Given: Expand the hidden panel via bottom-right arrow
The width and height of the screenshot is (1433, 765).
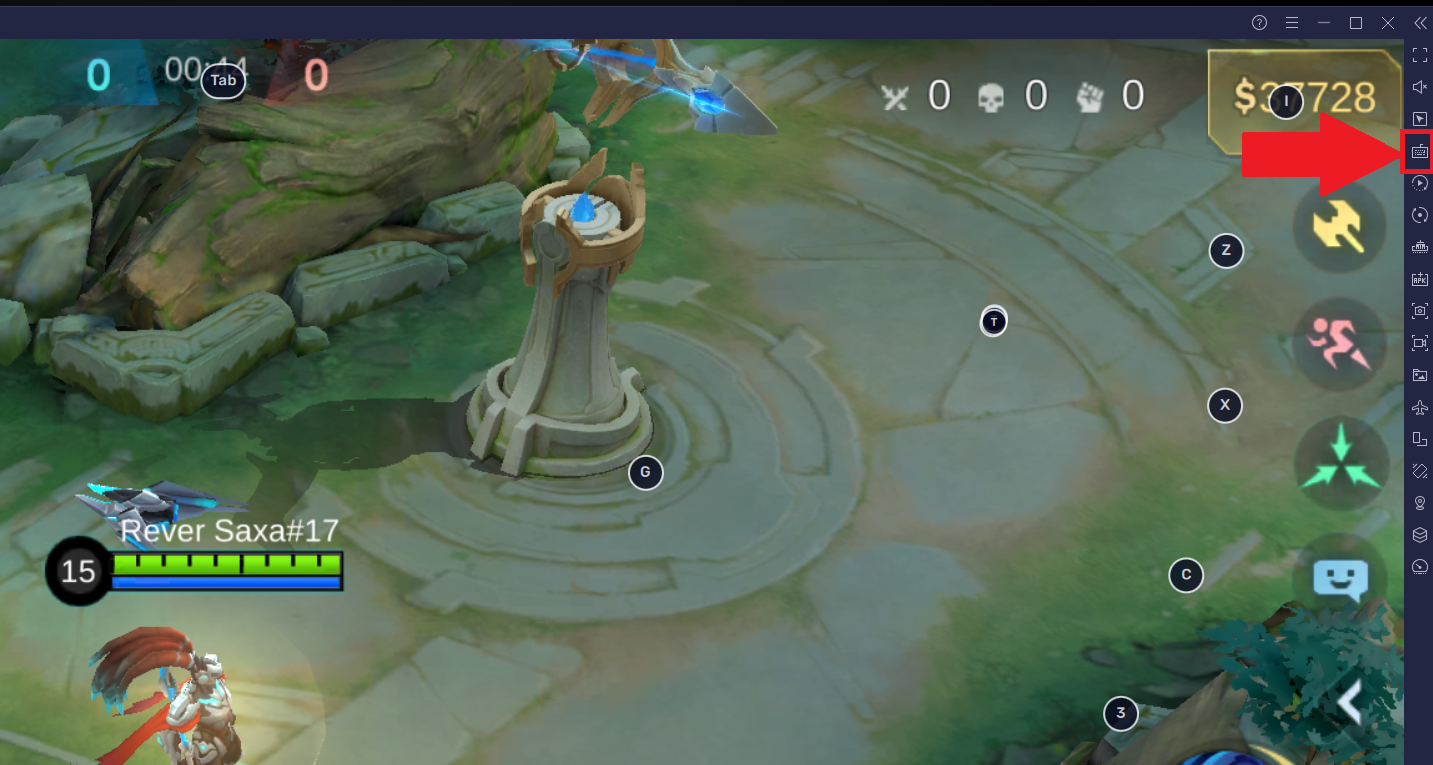Looking at the screenshot, I should [x=1352, y=703].
